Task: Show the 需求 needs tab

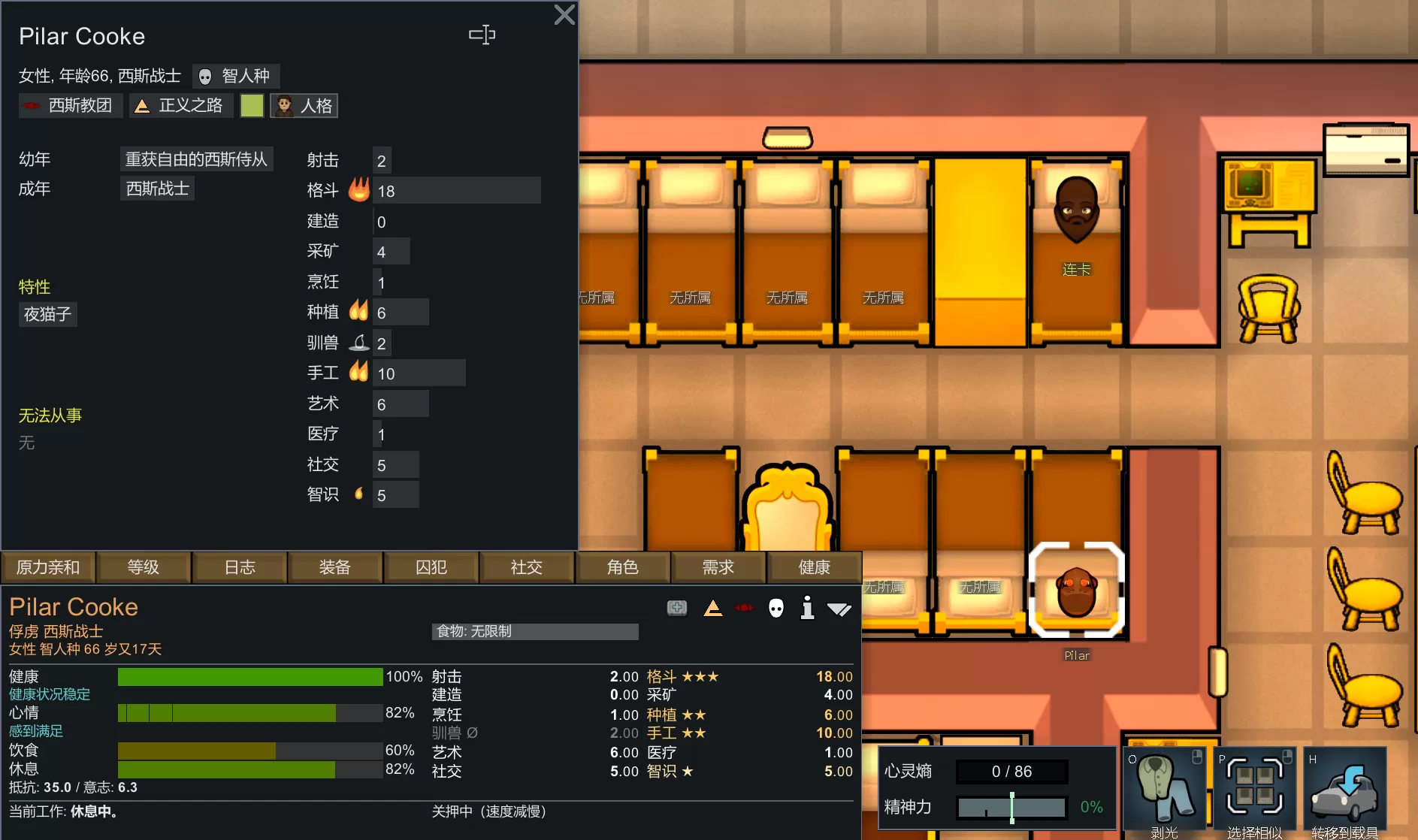Action: point(718,567)
